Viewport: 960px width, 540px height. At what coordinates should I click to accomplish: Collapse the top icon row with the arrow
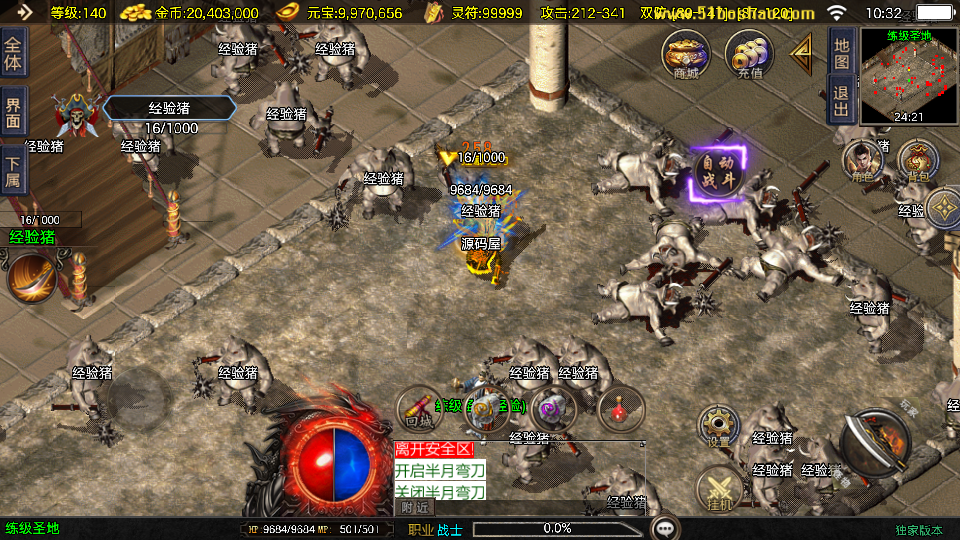[x=801, y=52]
